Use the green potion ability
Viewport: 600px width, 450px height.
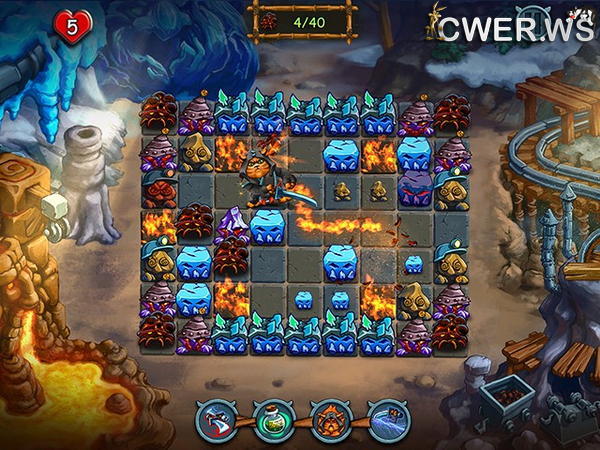point(273,420)
